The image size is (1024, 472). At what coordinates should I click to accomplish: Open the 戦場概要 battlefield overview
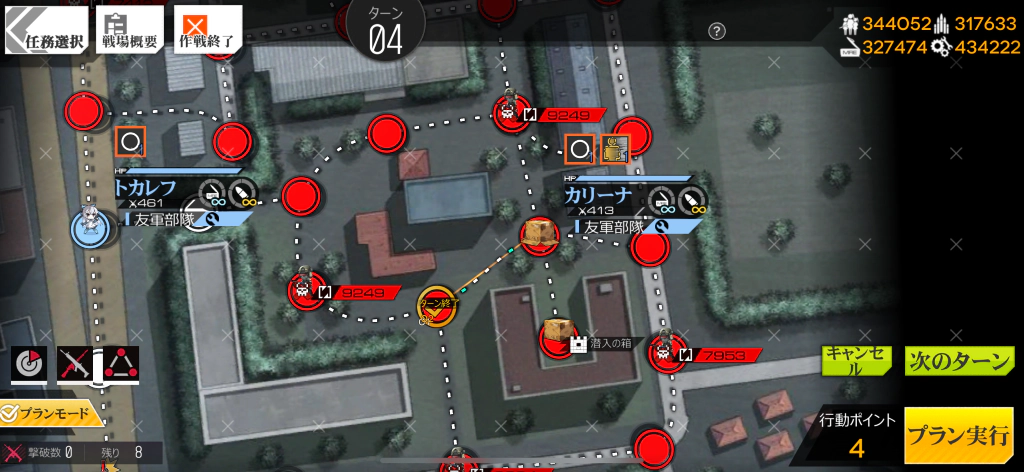pyautogui.click(x=129, y=30)
